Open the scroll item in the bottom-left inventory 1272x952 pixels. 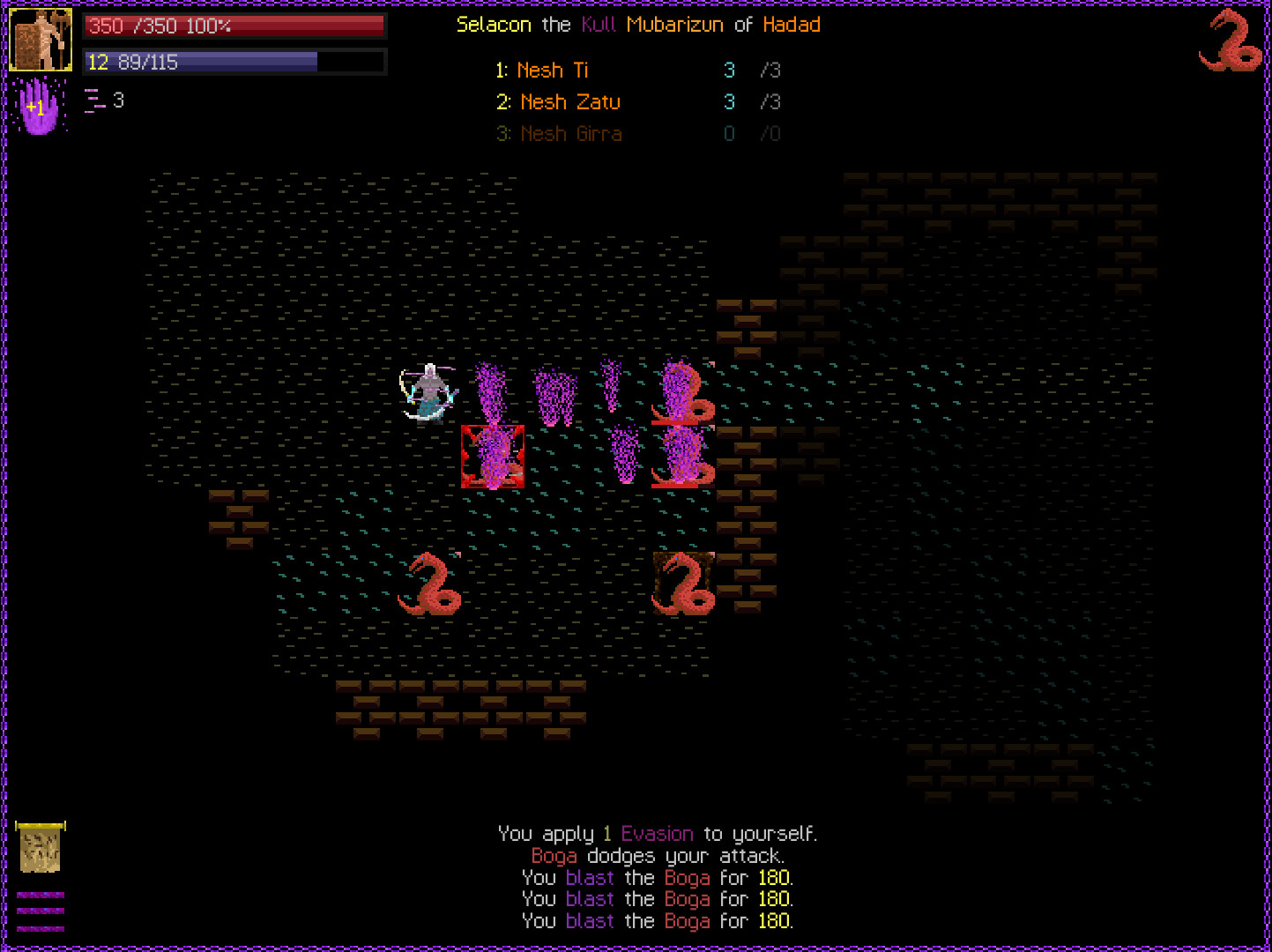(41, 848)
